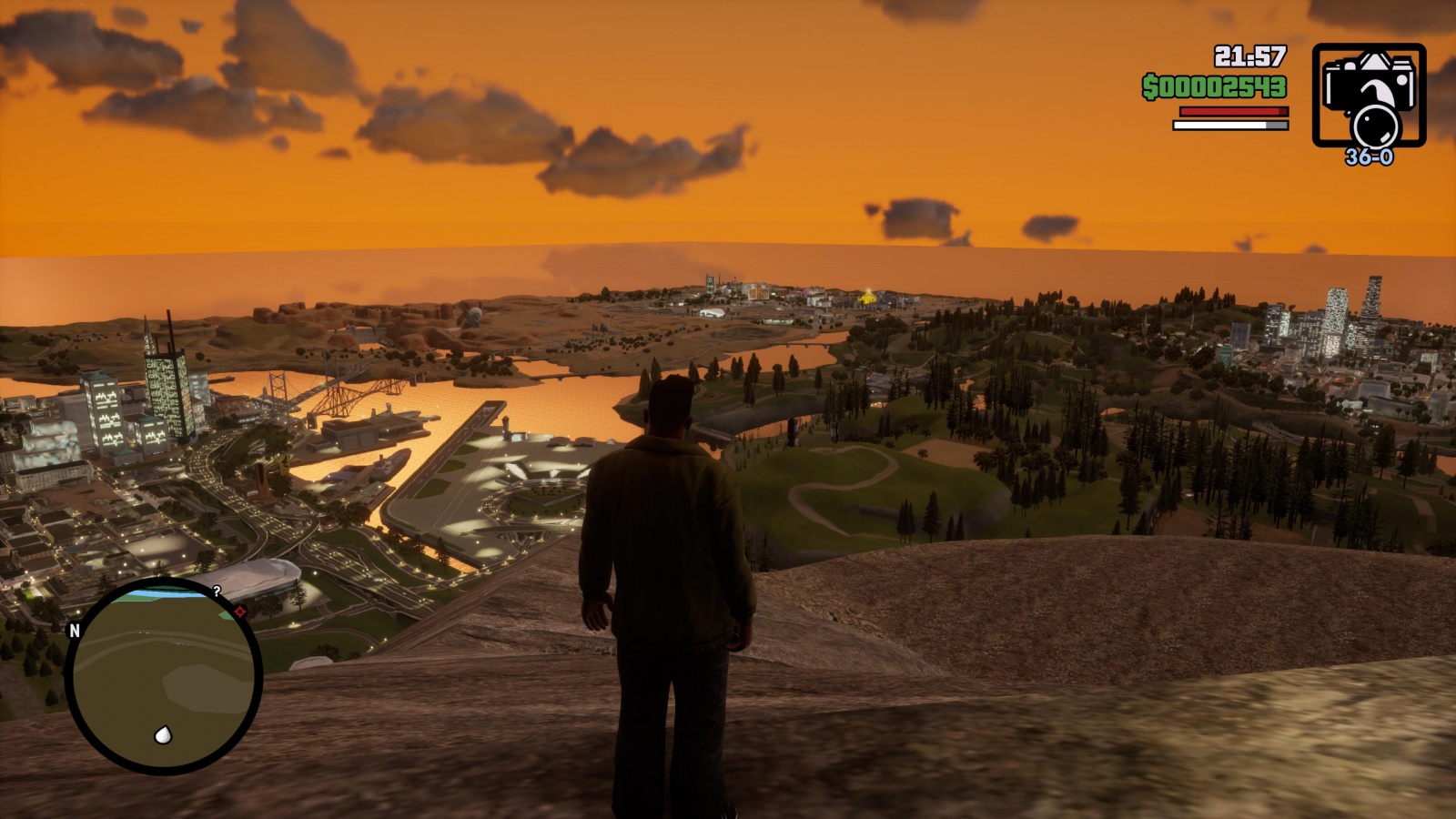Image resolution: width=1456 pixels, height=819 pixels.
Task: Click the white stamina bar
Action: [x=1219, y=125]
